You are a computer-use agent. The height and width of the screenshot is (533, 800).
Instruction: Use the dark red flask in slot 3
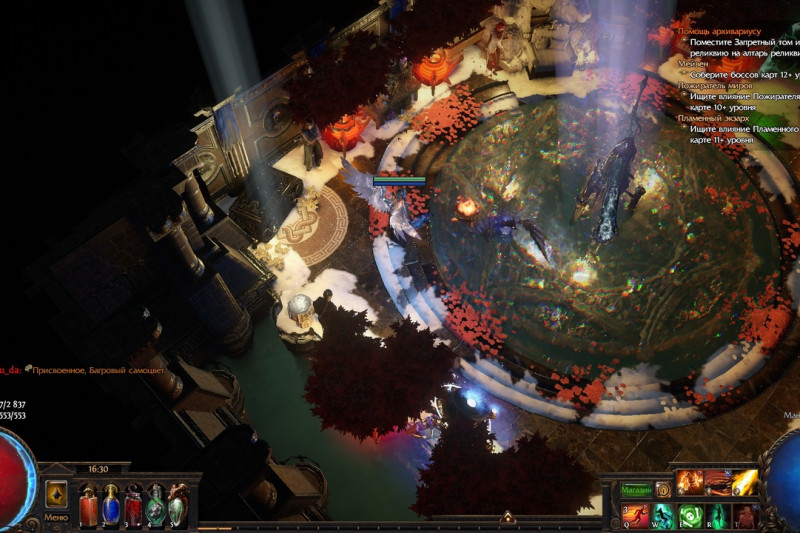(x=133, y=504)
